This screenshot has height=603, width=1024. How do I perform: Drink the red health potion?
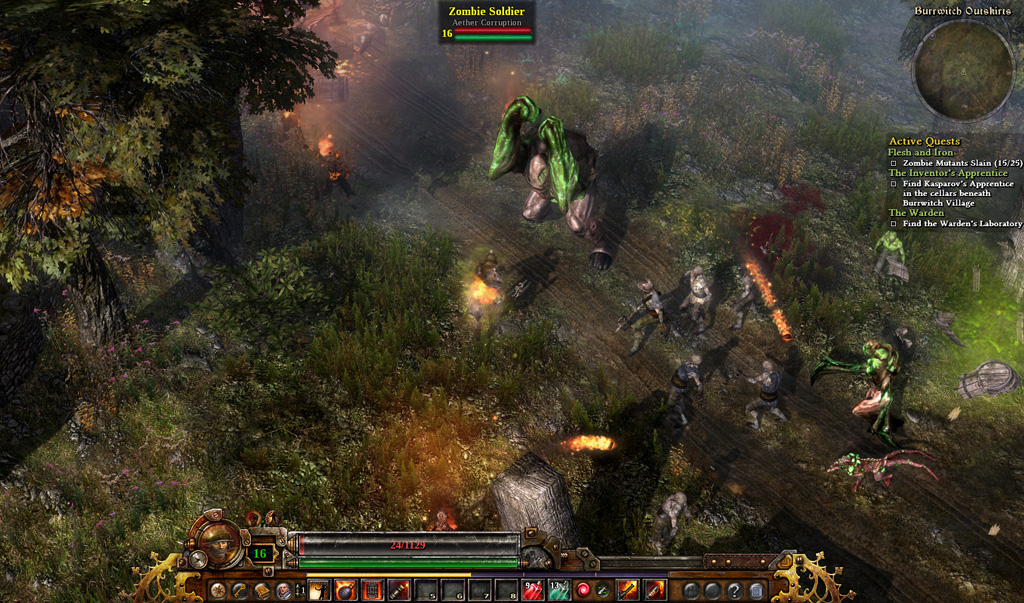533,590
